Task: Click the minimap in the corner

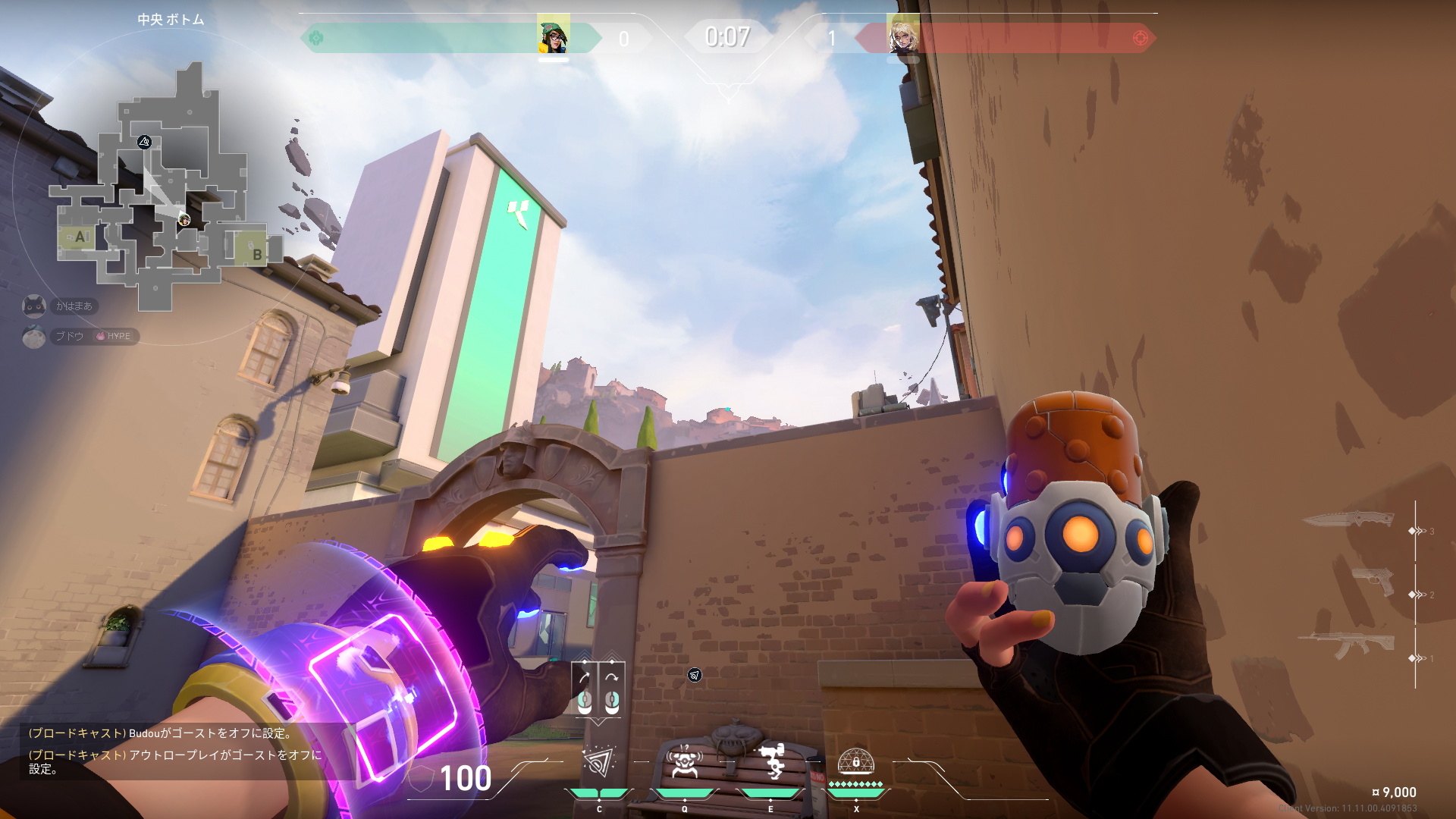Action: [x=163, y=190]
